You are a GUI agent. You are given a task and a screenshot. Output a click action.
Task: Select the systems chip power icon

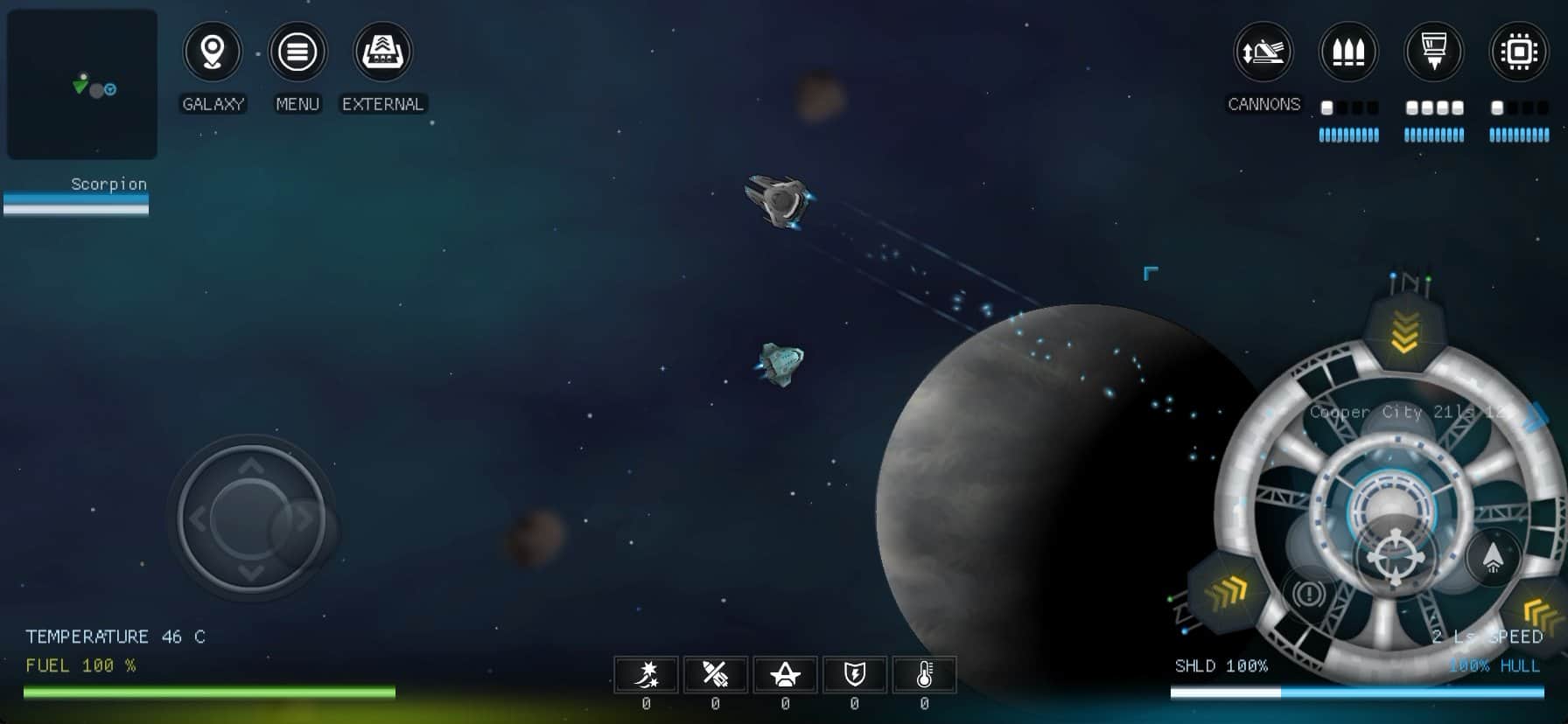pyautogui.click(x=1519, y=52)
